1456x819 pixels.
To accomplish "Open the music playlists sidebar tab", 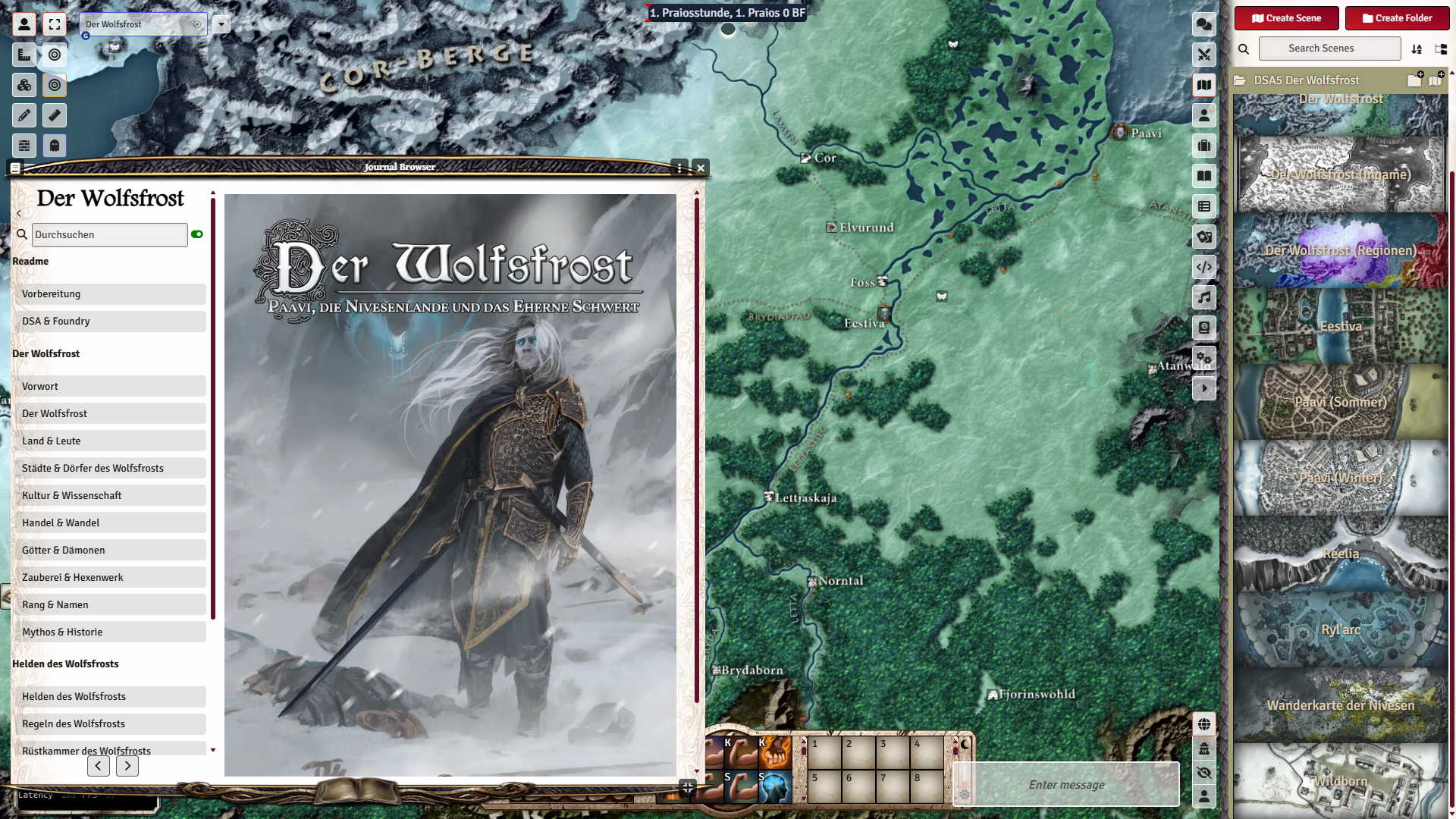I will [x=1204, y=297].
